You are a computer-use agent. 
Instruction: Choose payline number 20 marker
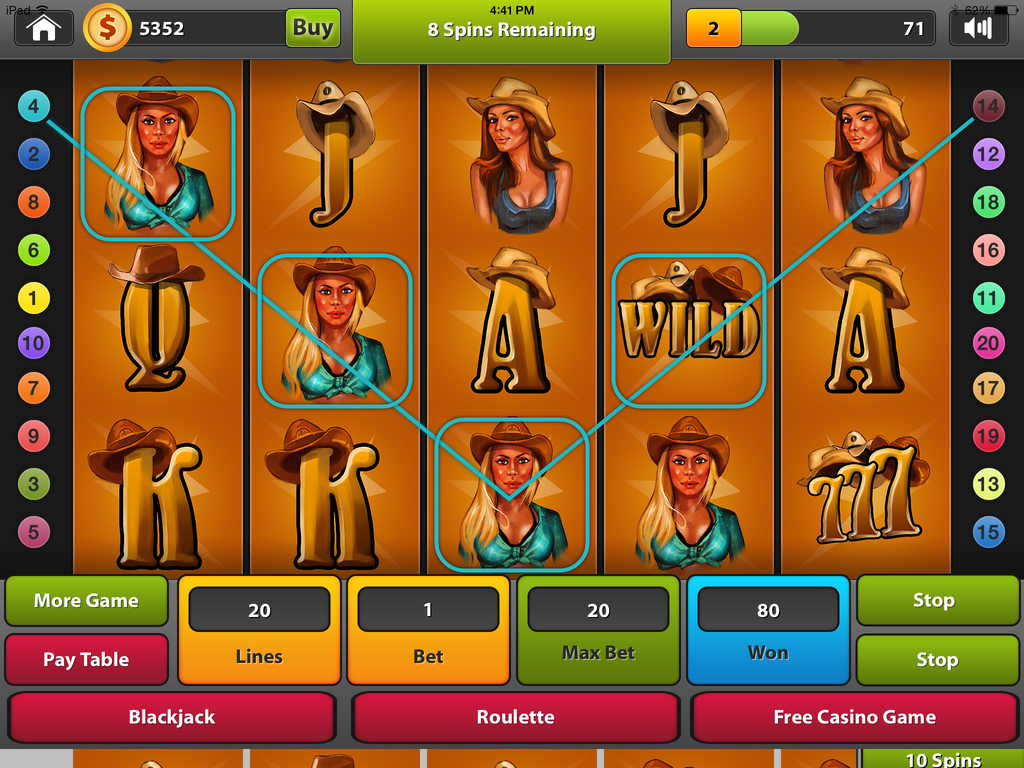pos(988,344)
